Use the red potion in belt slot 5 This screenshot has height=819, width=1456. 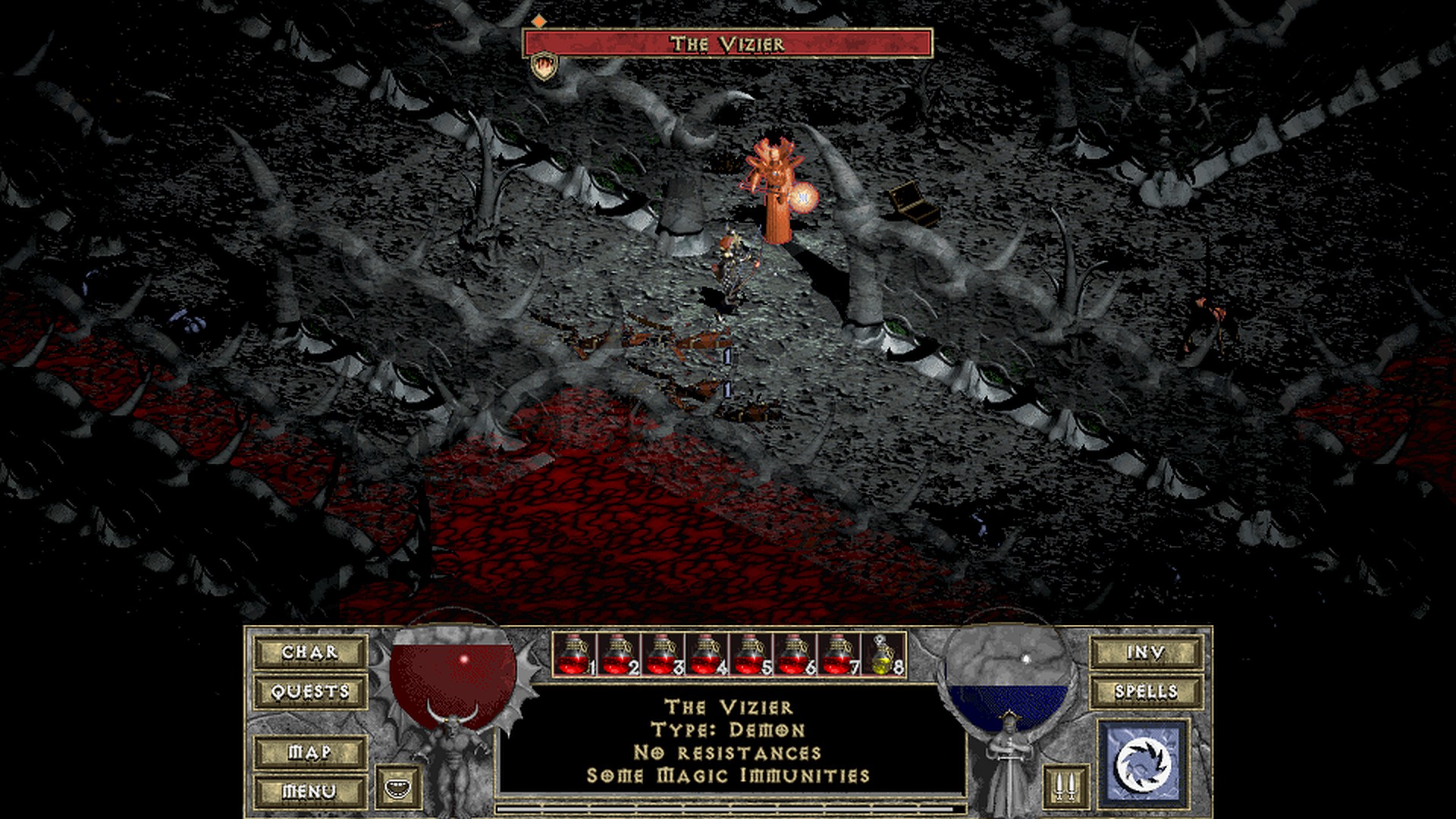(750, 654)
